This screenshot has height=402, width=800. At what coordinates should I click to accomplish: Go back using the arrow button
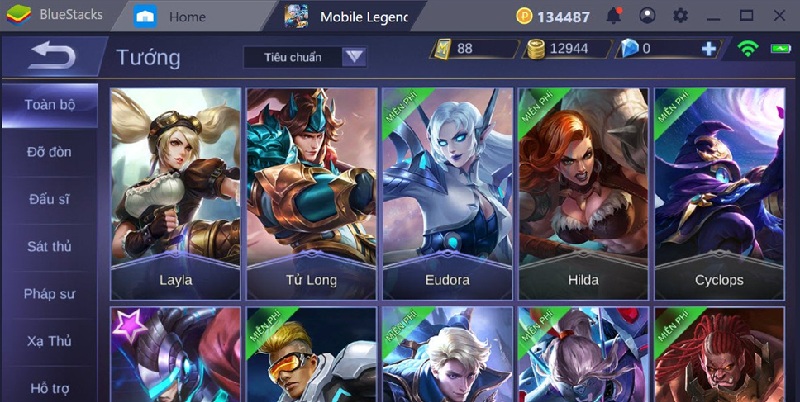click(51, 56)
